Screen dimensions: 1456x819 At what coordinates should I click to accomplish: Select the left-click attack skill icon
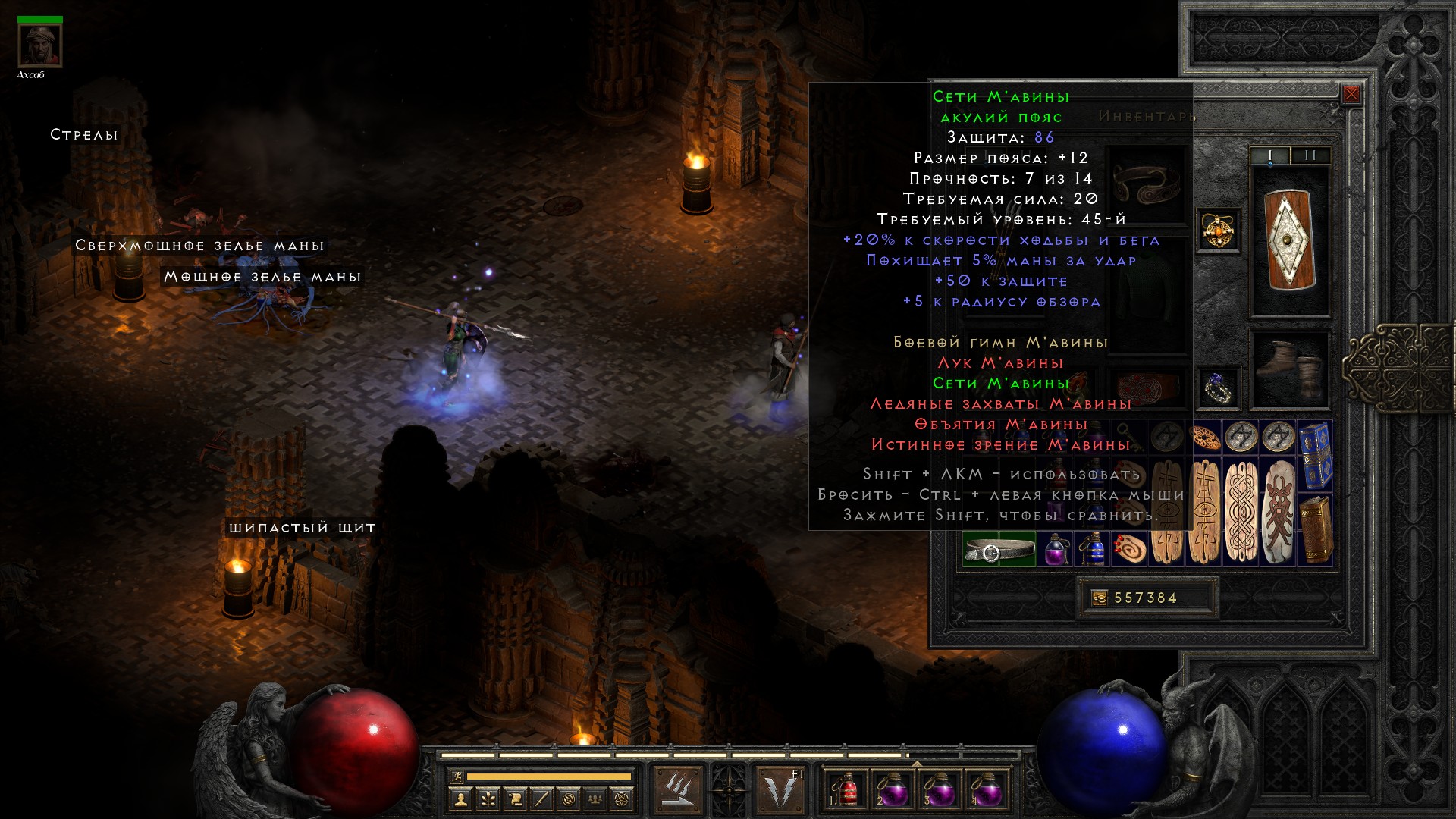pos(677,790)
